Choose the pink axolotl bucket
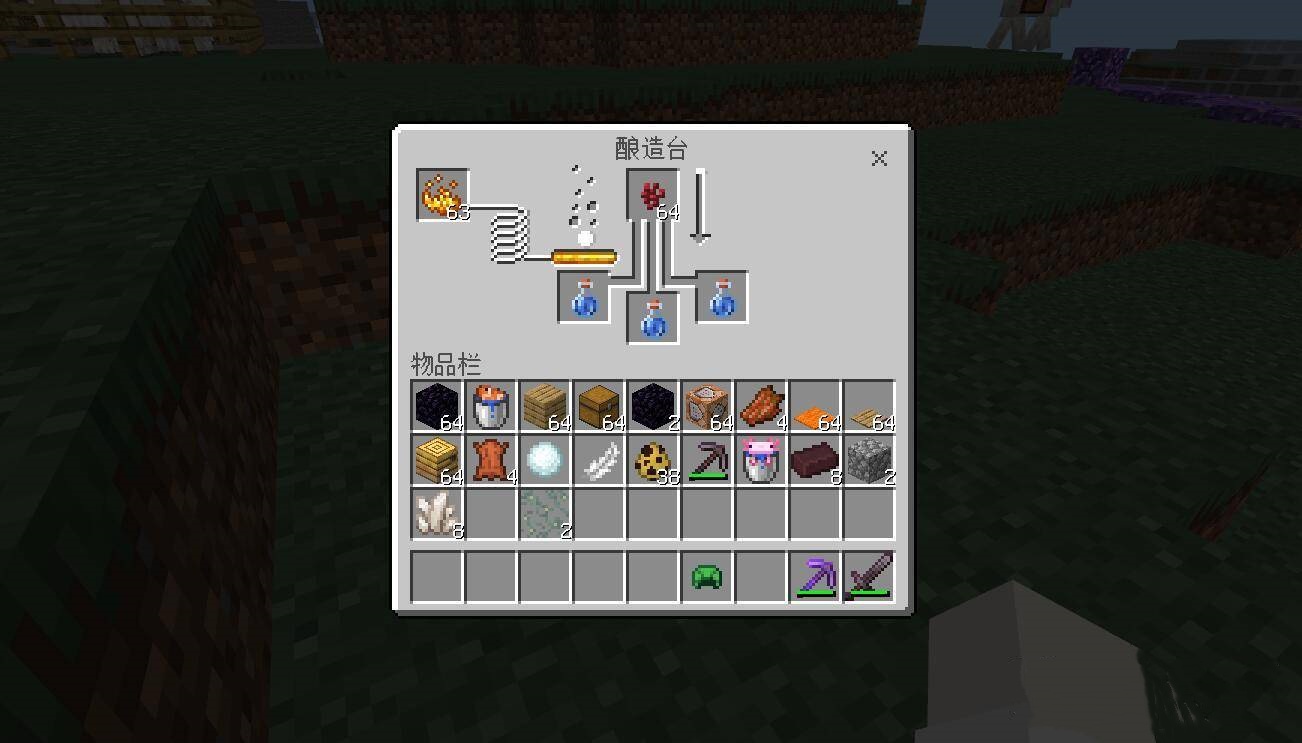This screenshot has width=1302, height=743. (761, 460)
